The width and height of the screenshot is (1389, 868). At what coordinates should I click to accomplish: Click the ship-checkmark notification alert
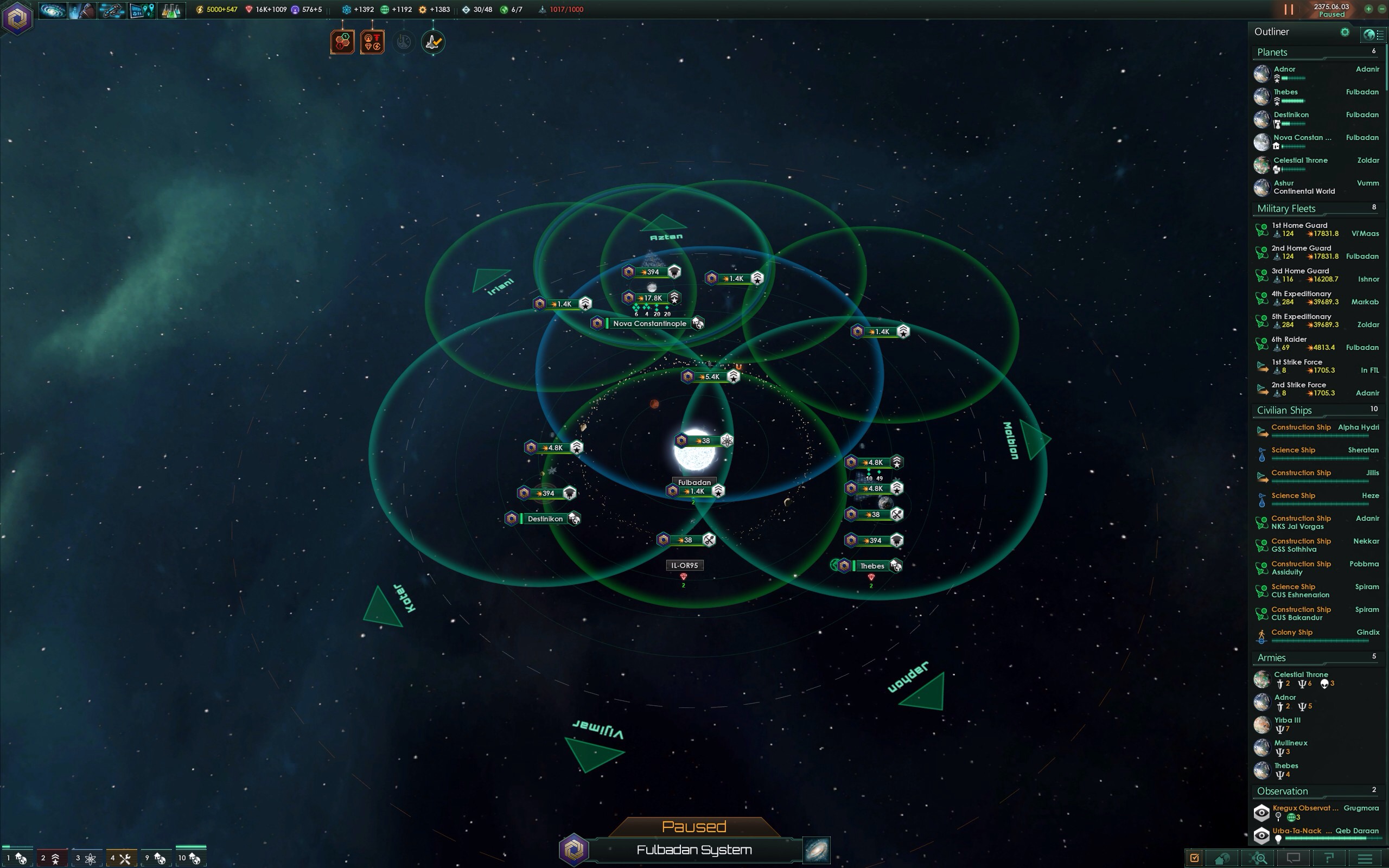(433, 42)
